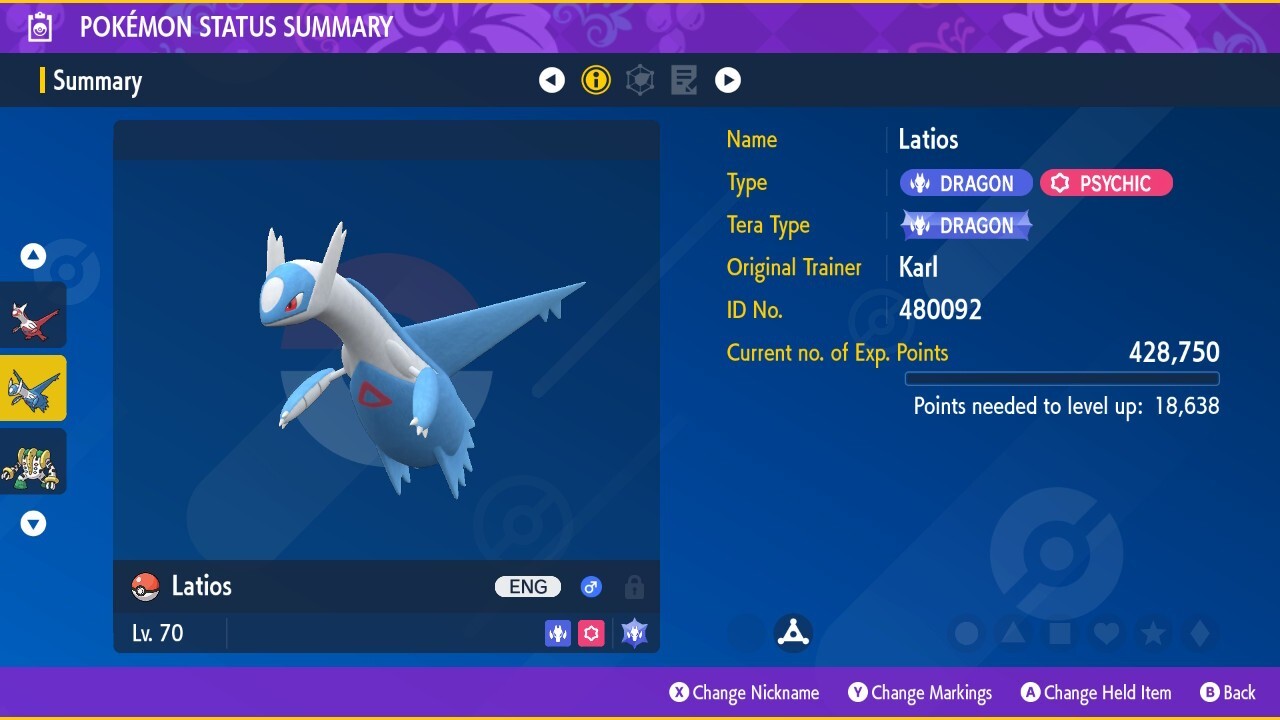Select the Psychic type badge next to Type
1280x720 pixels.
(x=1106, y=182)
